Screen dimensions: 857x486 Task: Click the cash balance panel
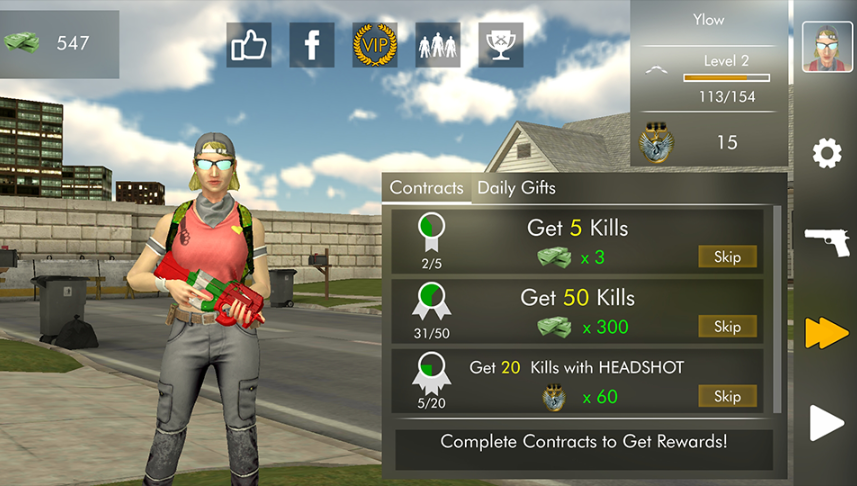[x=60, y=44]
